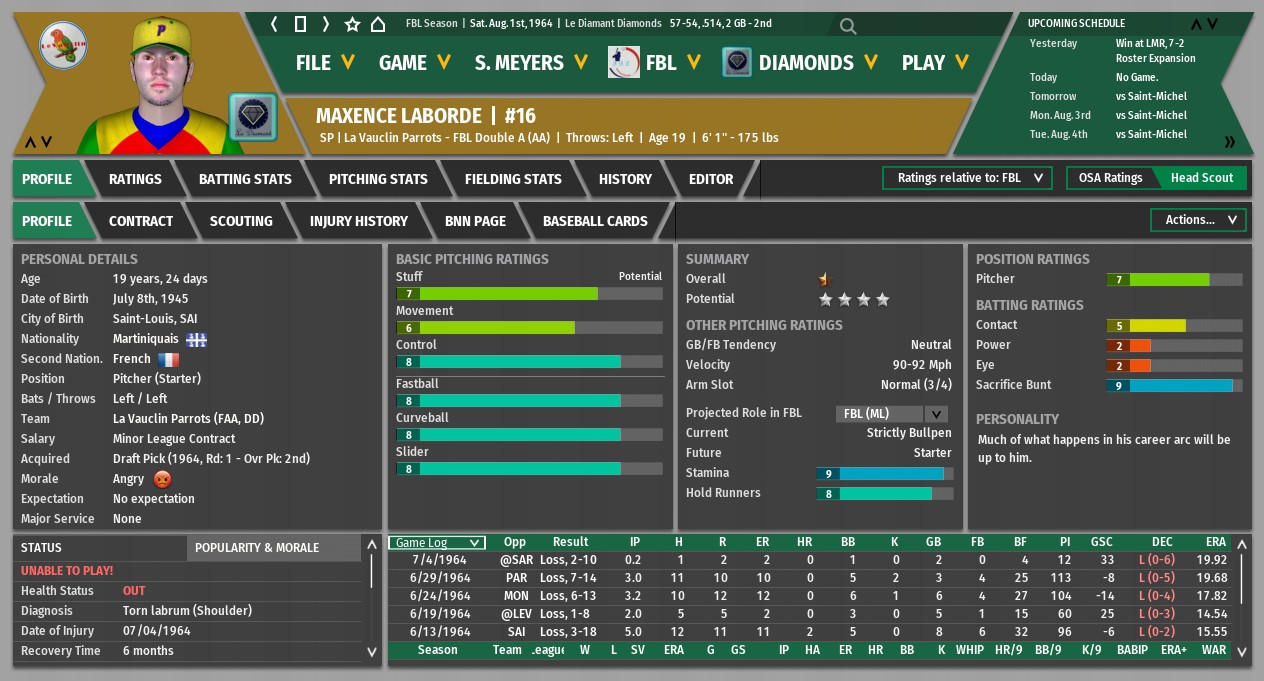
Task: Click the magnifying glass search icon
Action: click(x=848, y=26)
